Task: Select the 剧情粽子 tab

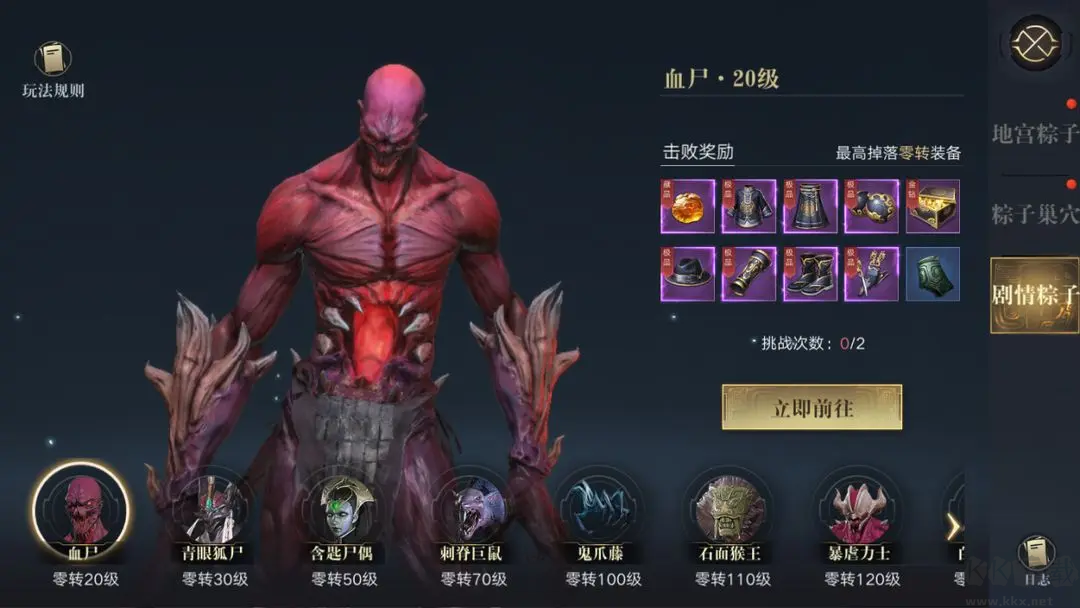Action: pos(1035,294)
